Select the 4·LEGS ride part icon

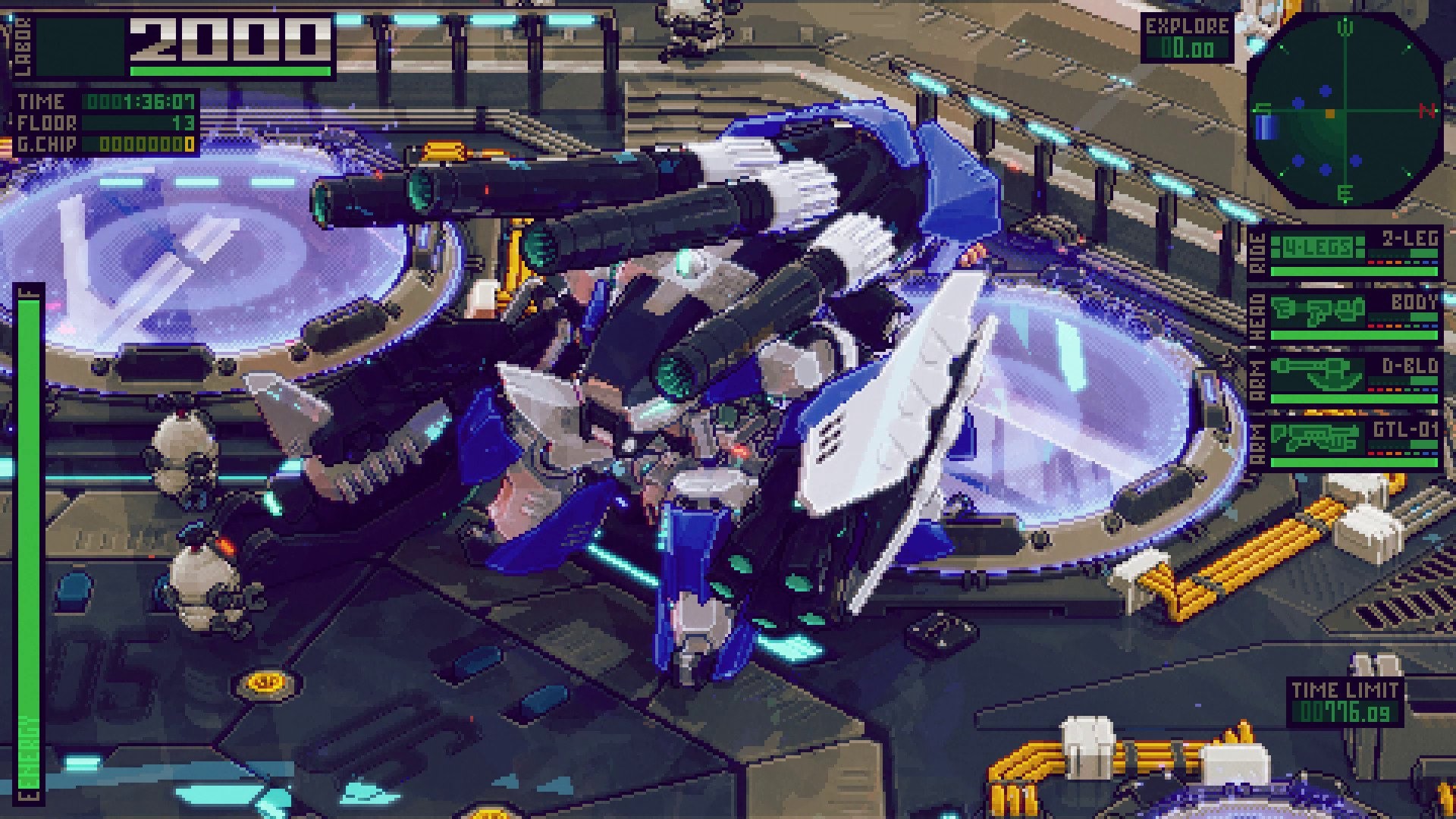[1316, 244]
